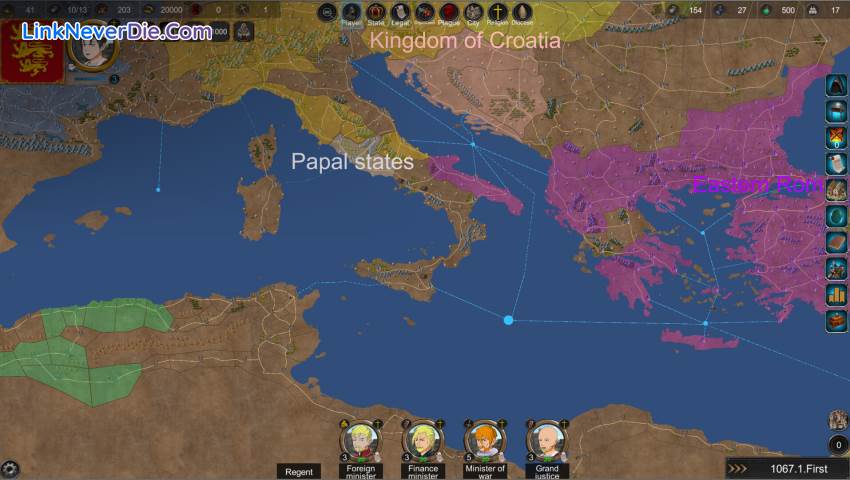Advance the turn via the date button

(x=786, y=468)
